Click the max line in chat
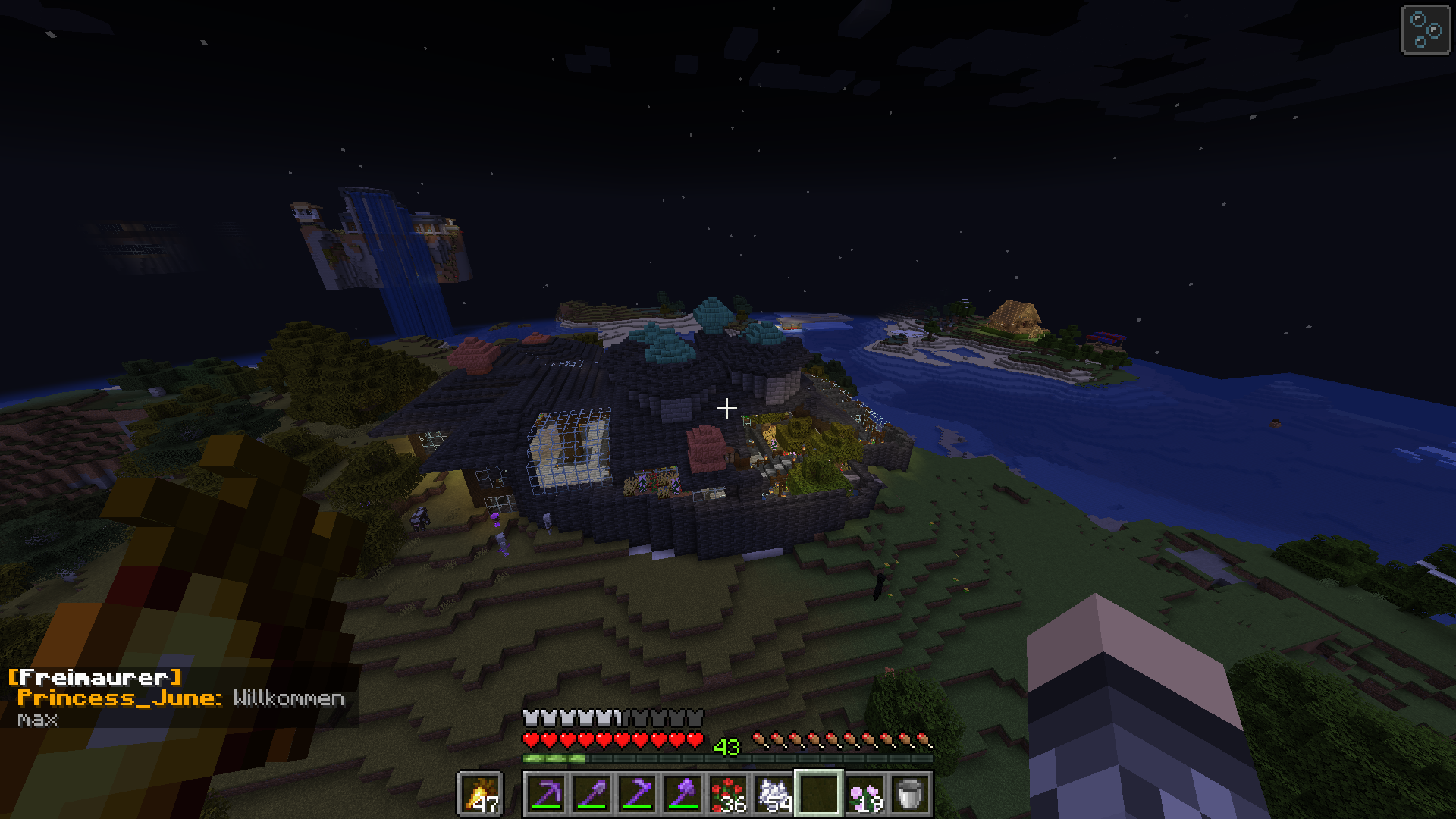The image size is (1456, 819). tap(38, 720)
